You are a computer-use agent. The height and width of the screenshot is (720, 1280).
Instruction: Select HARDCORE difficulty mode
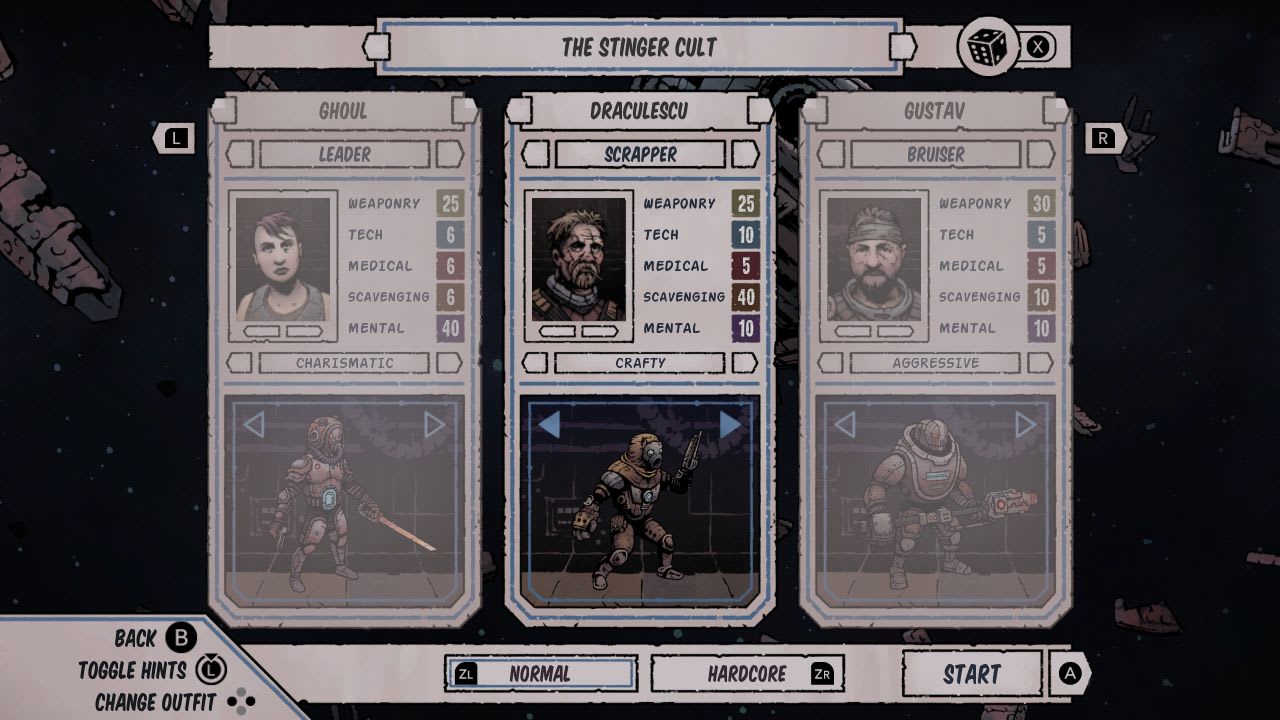[x=747, y=672]
